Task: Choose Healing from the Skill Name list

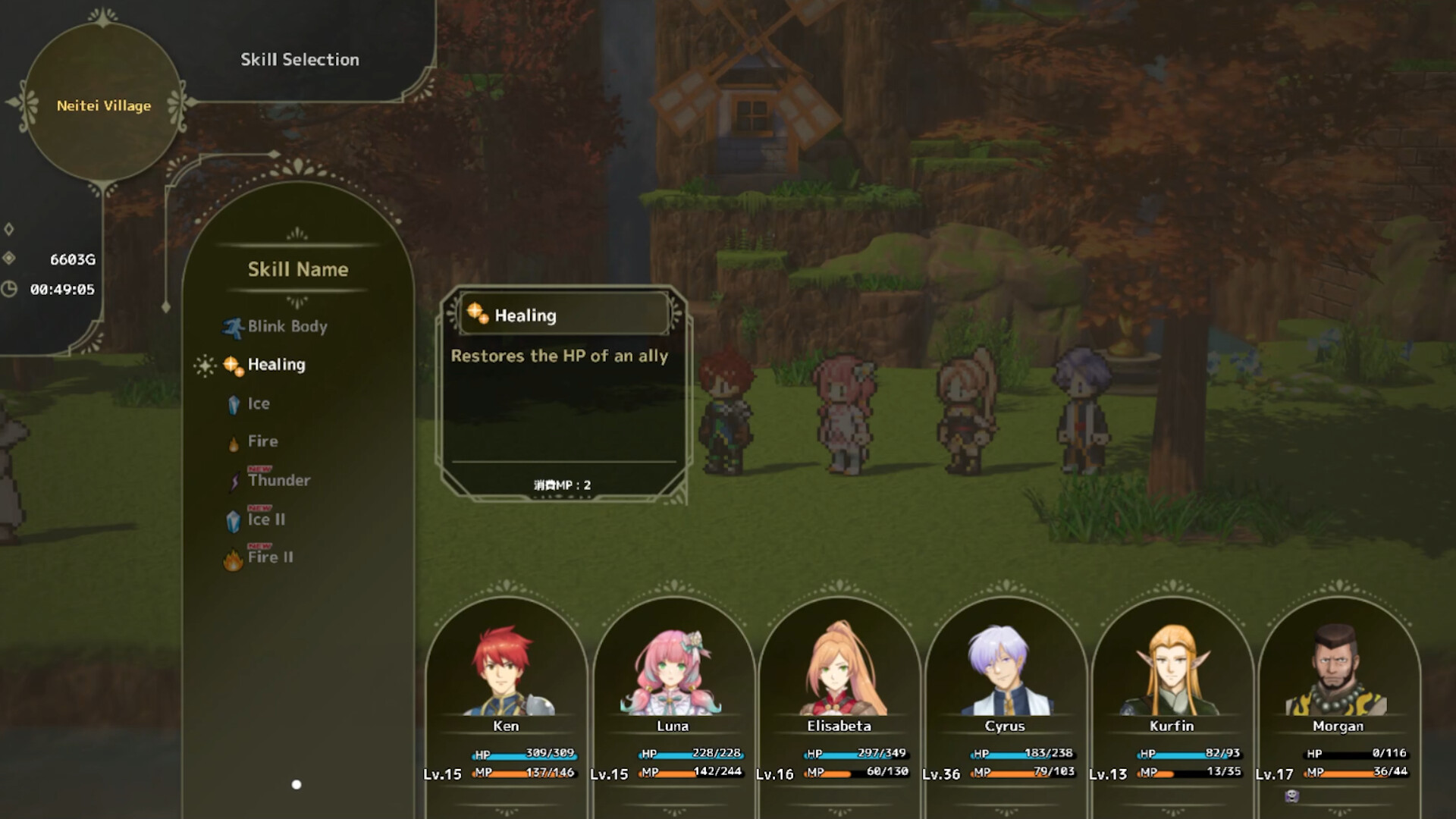Action: tap(276, 365)
